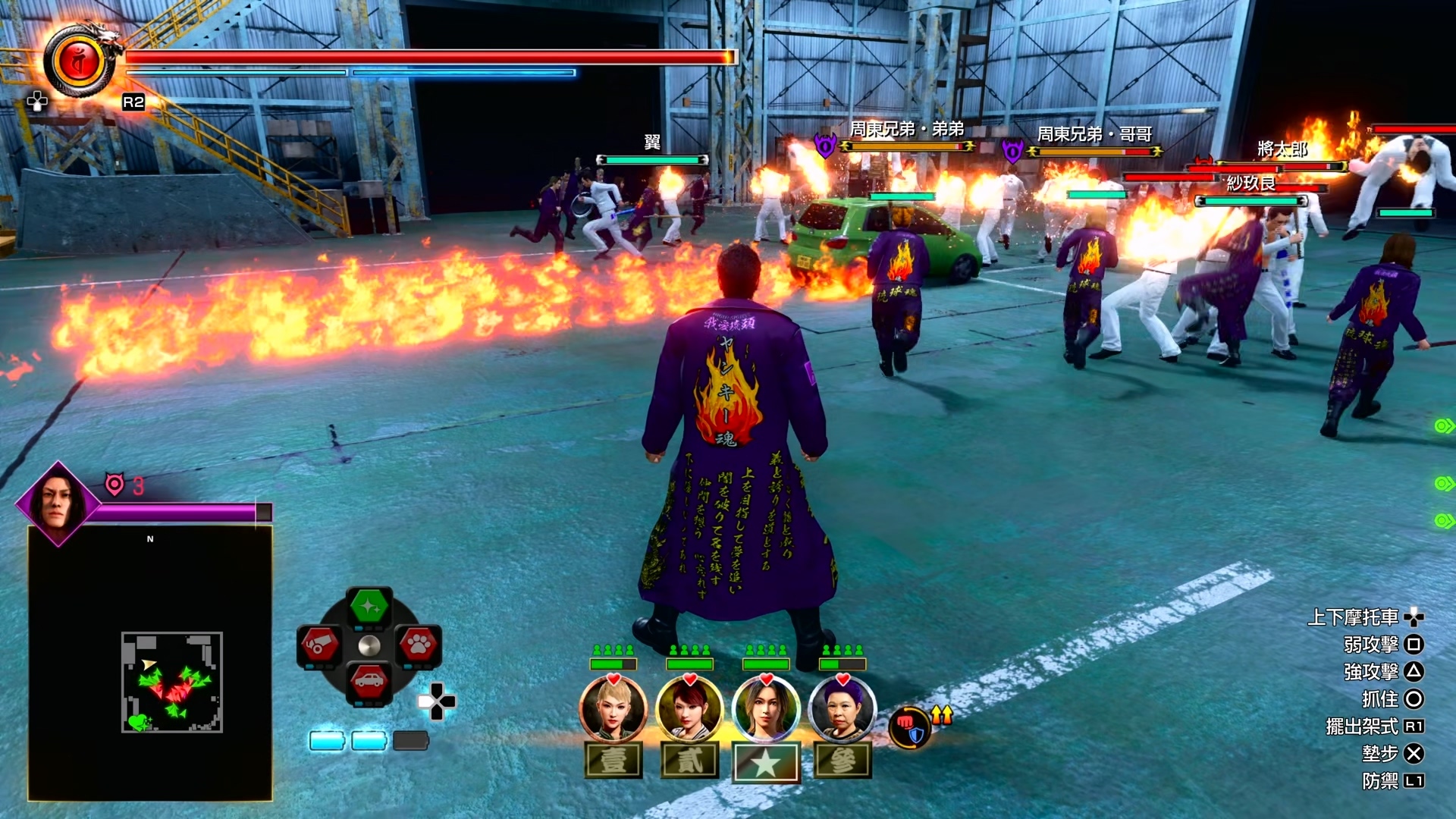Select the purple-haired elder squad portrait
Viewport: 1456px width, 819px height.
coord(842,709)
